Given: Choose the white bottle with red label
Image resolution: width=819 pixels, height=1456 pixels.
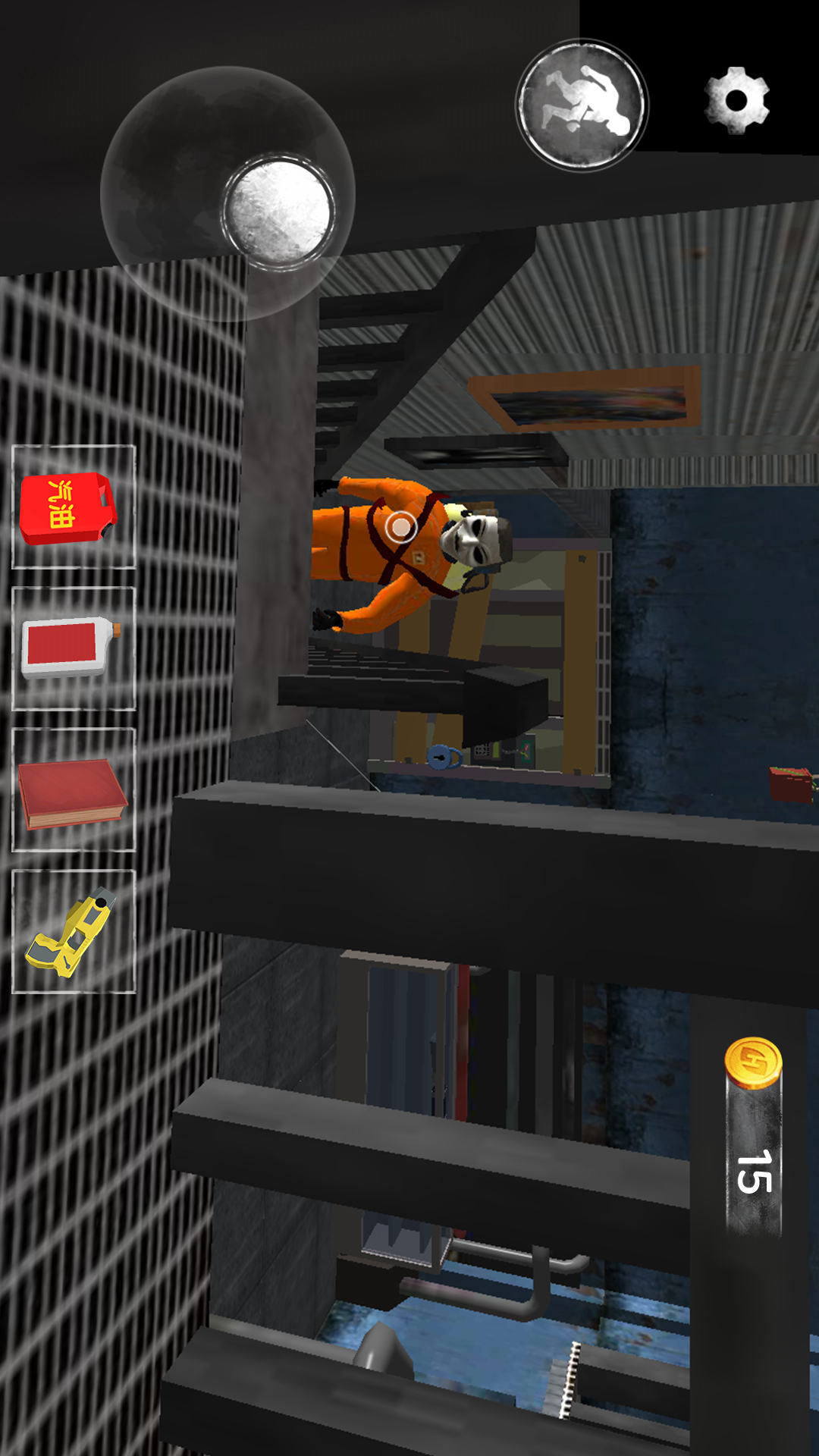Looking at the screenshot, I should coord(74,648).
